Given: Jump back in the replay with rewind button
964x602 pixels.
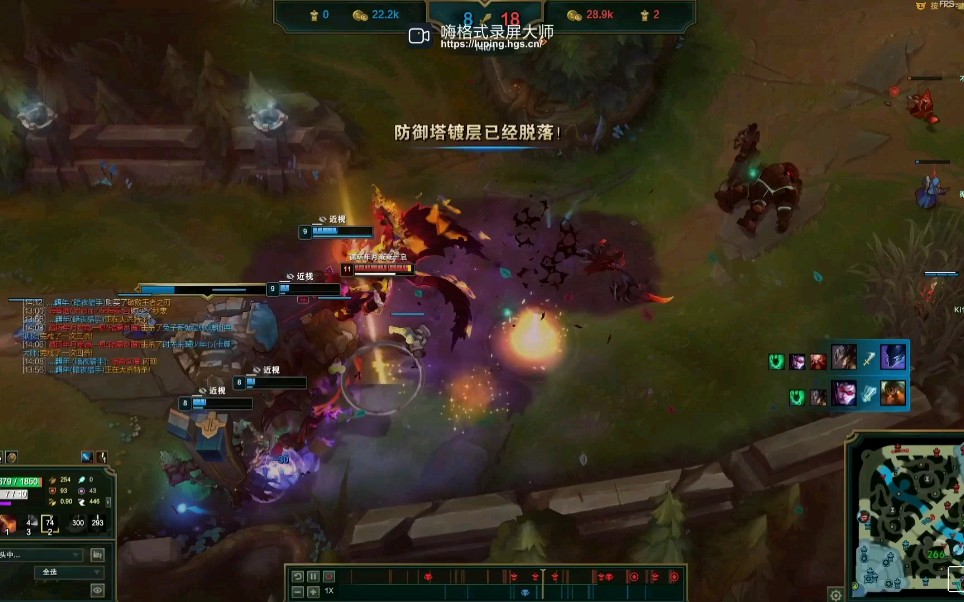Looking at the screenshot, I should coord(297,577).
